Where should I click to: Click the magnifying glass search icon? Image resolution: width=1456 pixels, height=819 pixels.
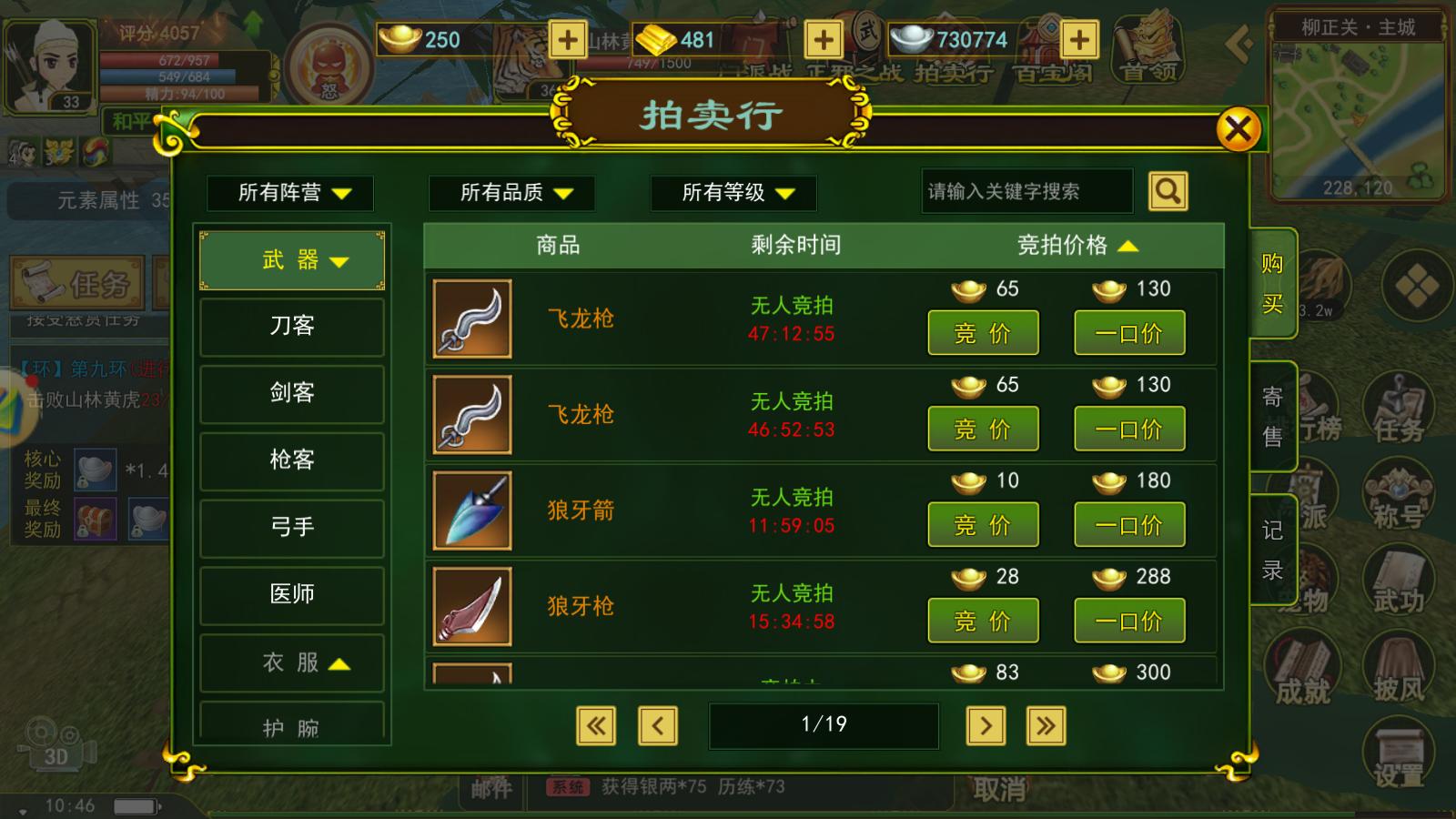click(1168, 191)
